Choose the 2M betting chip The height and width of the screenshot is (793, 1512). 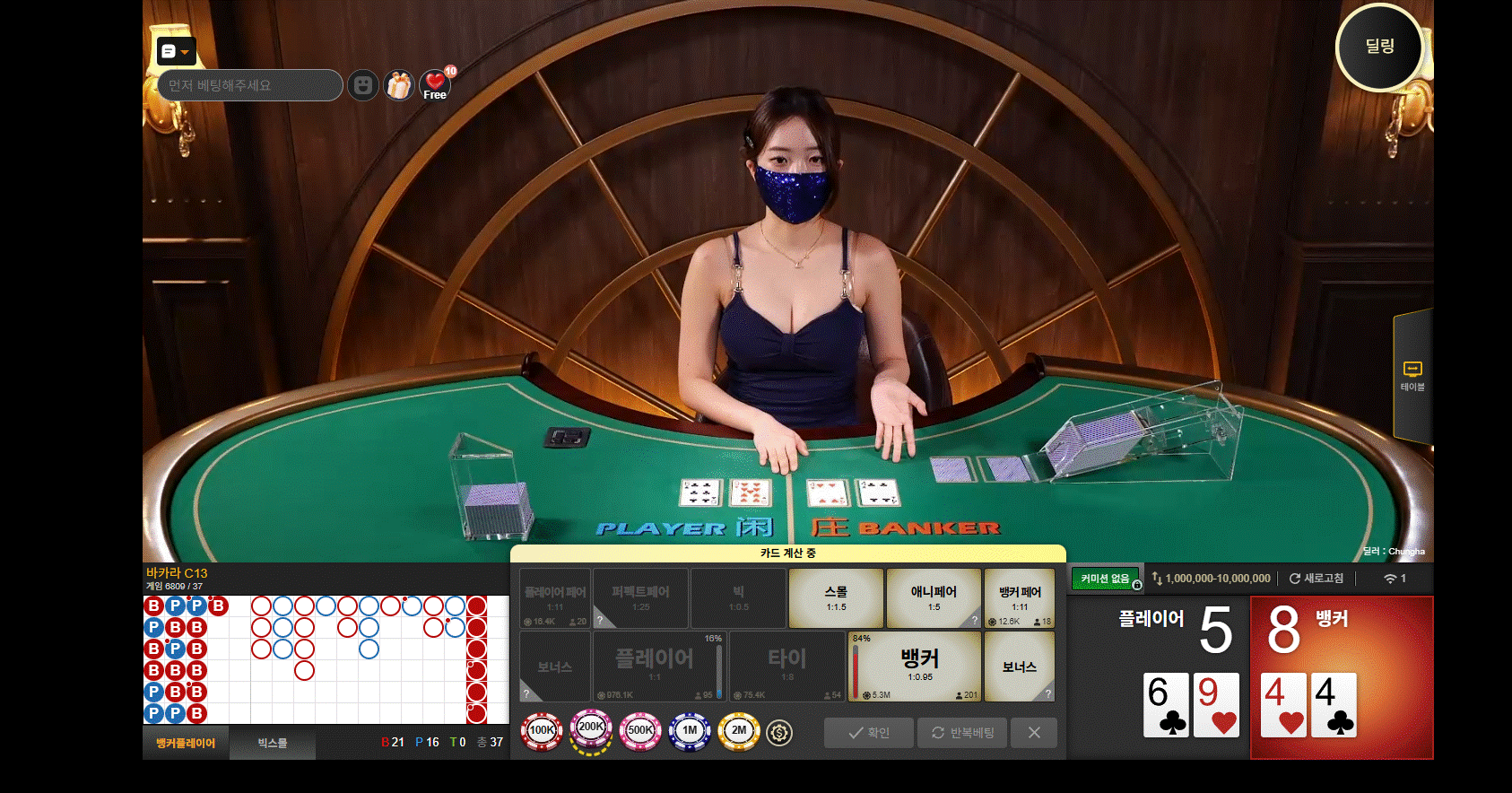click(x=739, y=731)
